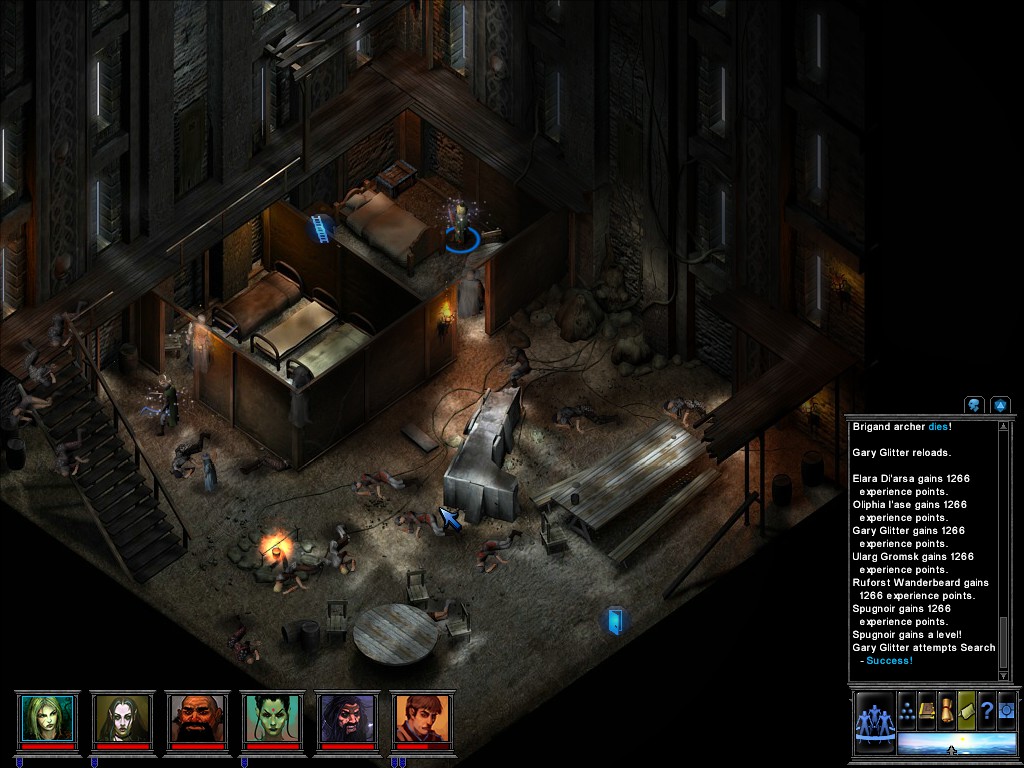Open the logbook book icon
The image size is (1024, 768).
tap(927, 711)
